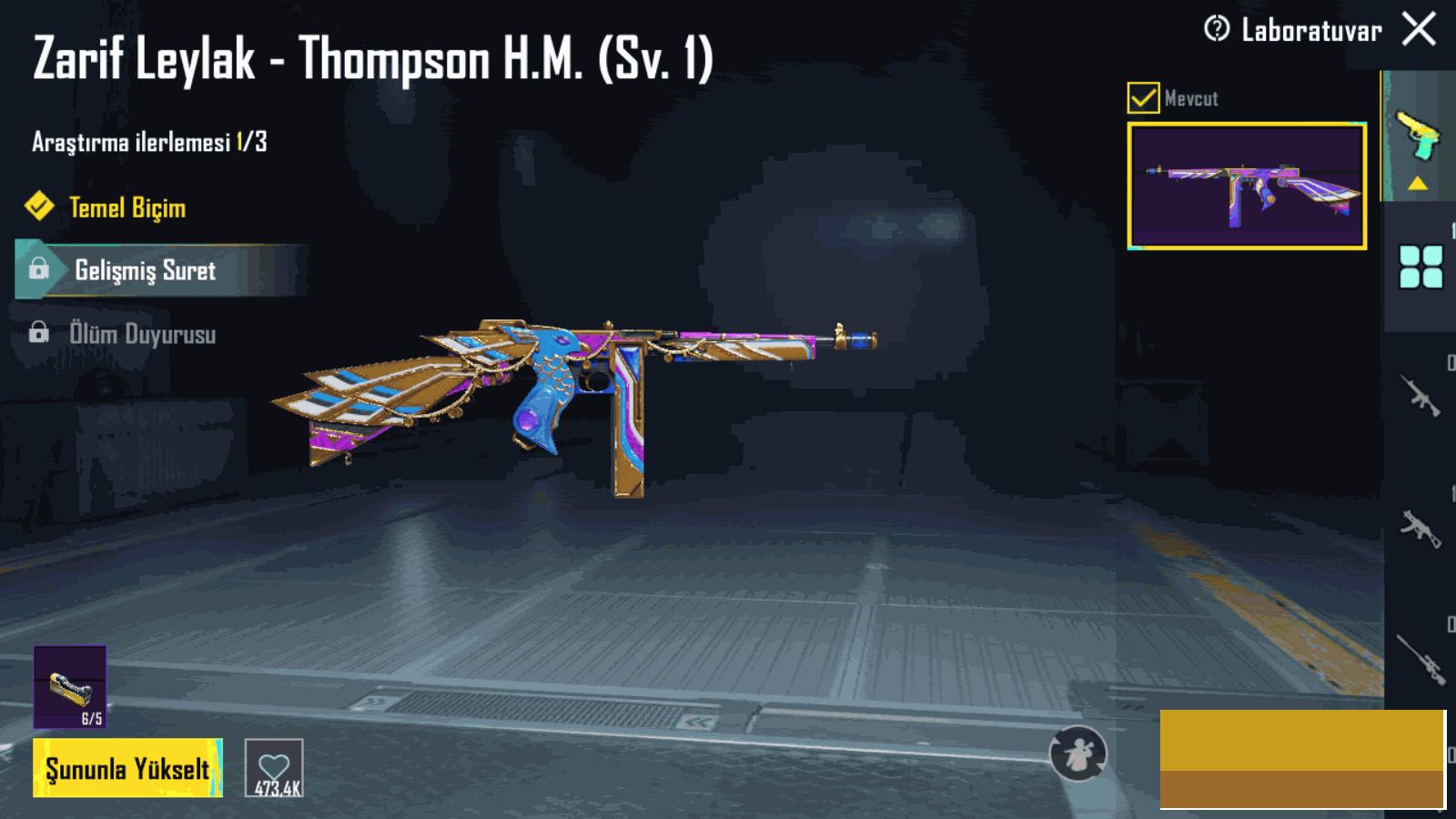
Task: Open the emote figure icon
Action: [1077, 753]
